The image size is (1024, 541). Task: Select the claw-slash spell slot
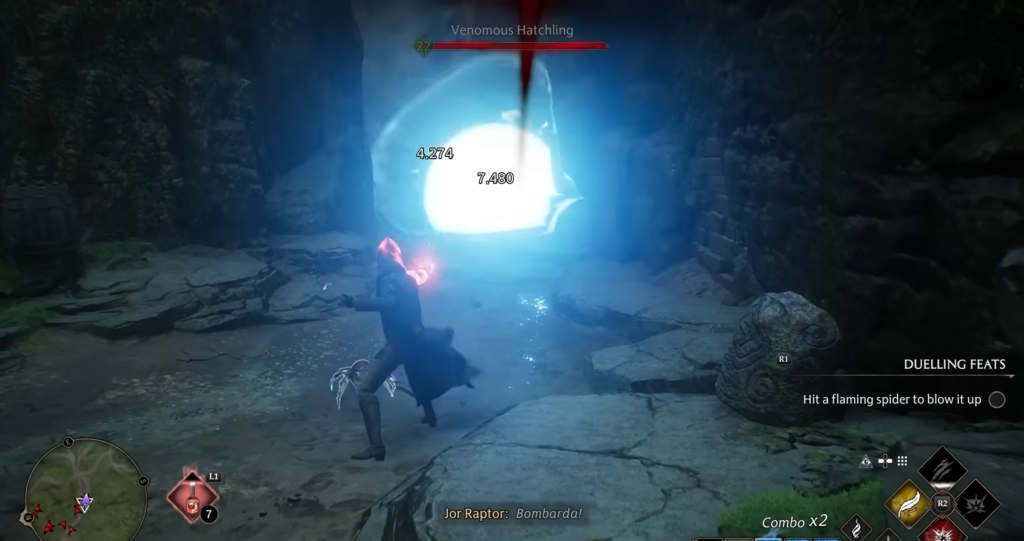coord(941,466)
